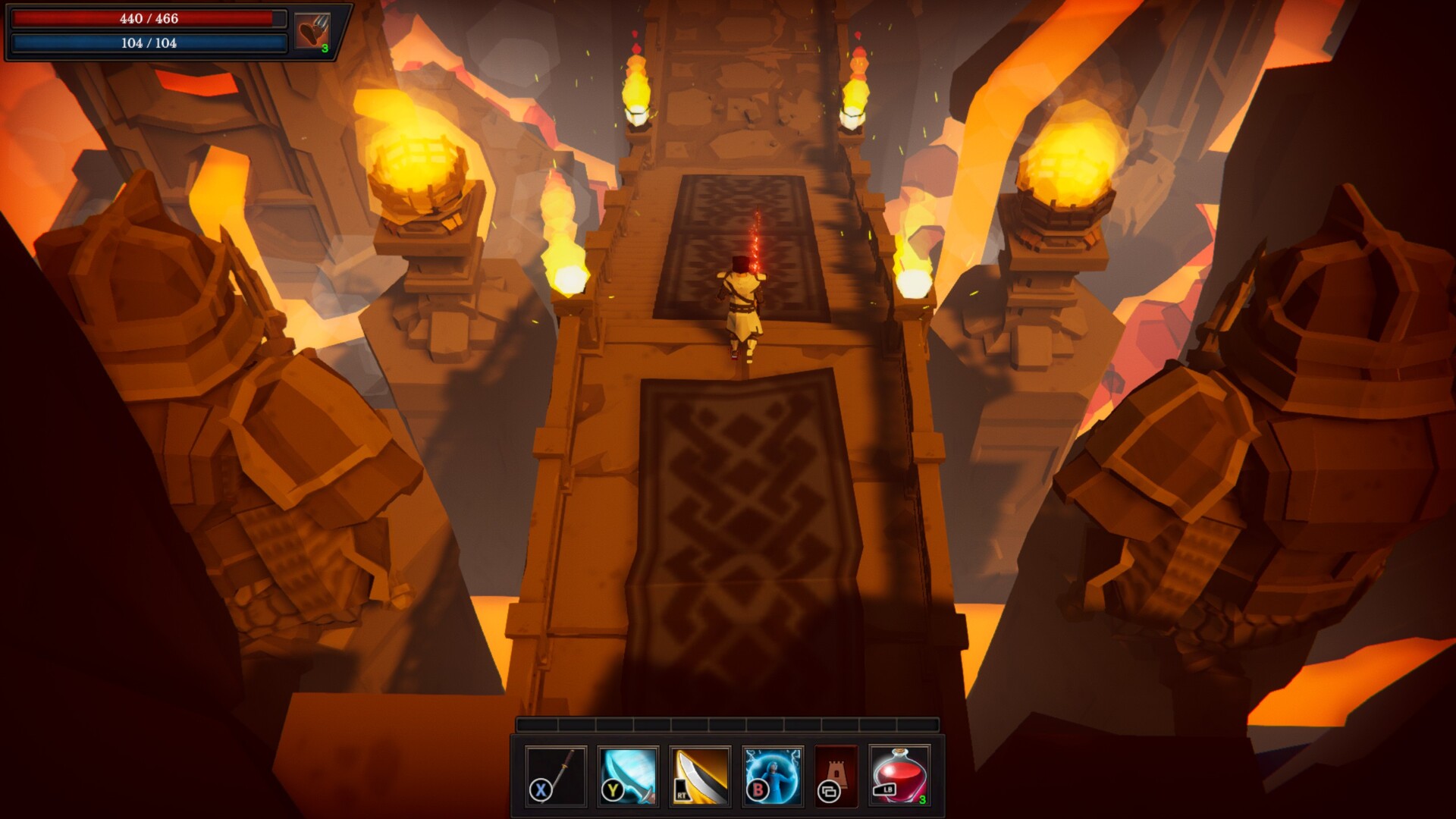The height and width of the screenshot is (819, 1456).
Task: Select the katana basic attack slot
Action: coord(556,775)
